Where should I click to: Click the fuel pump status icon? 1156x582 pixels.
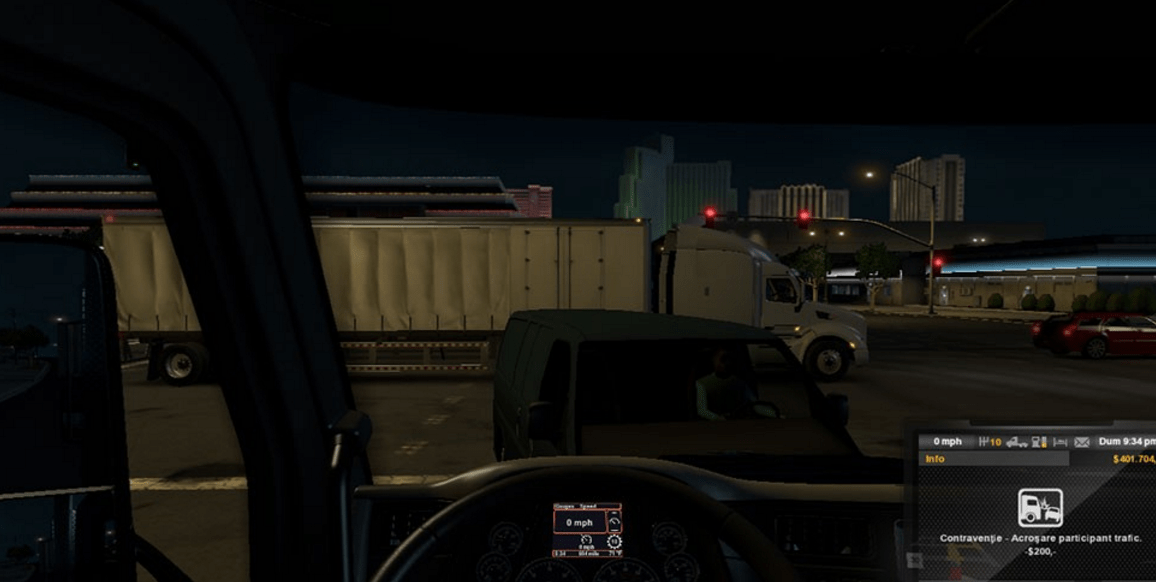1039,441
